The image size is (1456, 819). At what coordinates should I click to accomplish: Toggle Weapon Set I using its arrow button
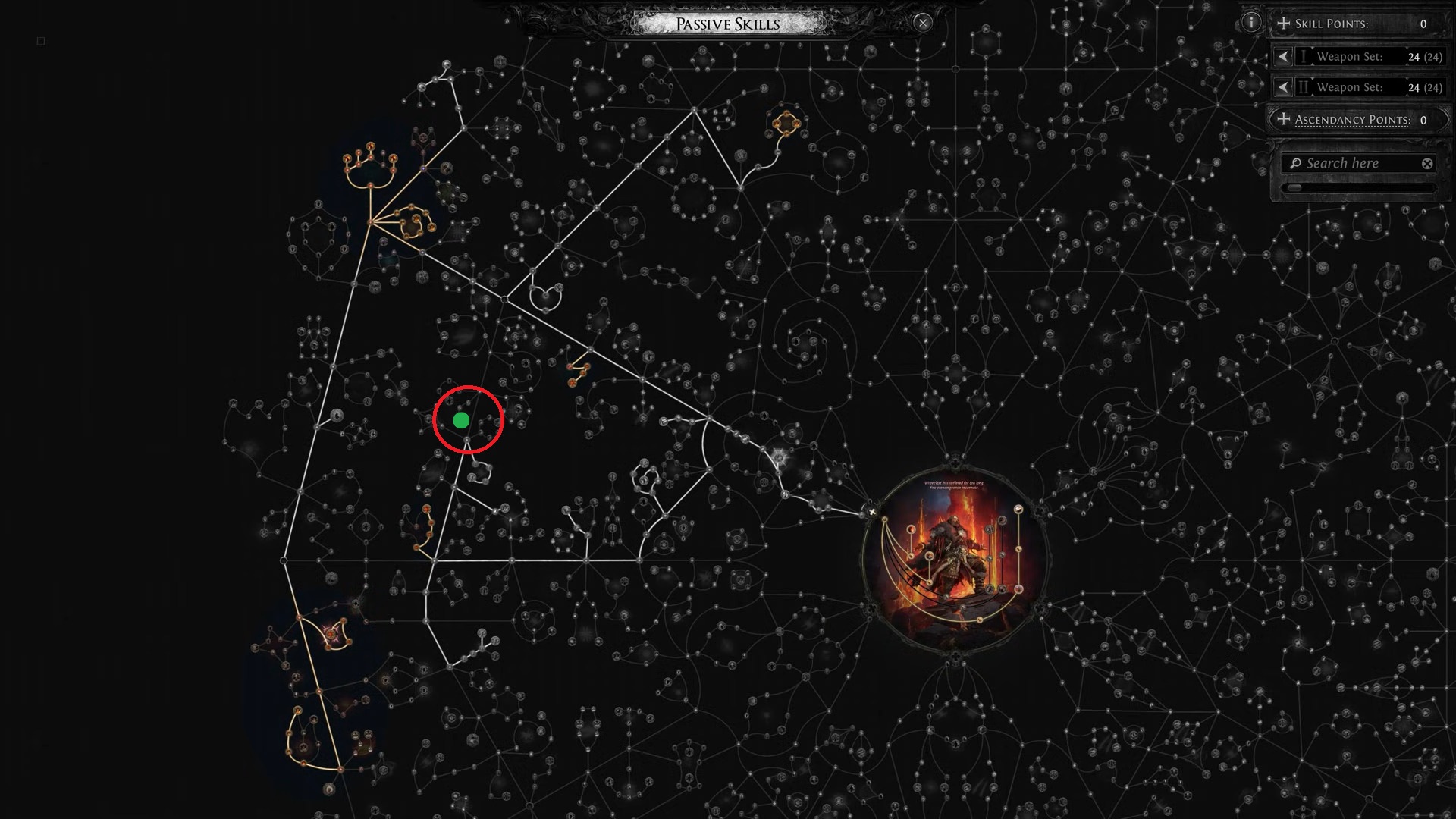pos(1283,56)
